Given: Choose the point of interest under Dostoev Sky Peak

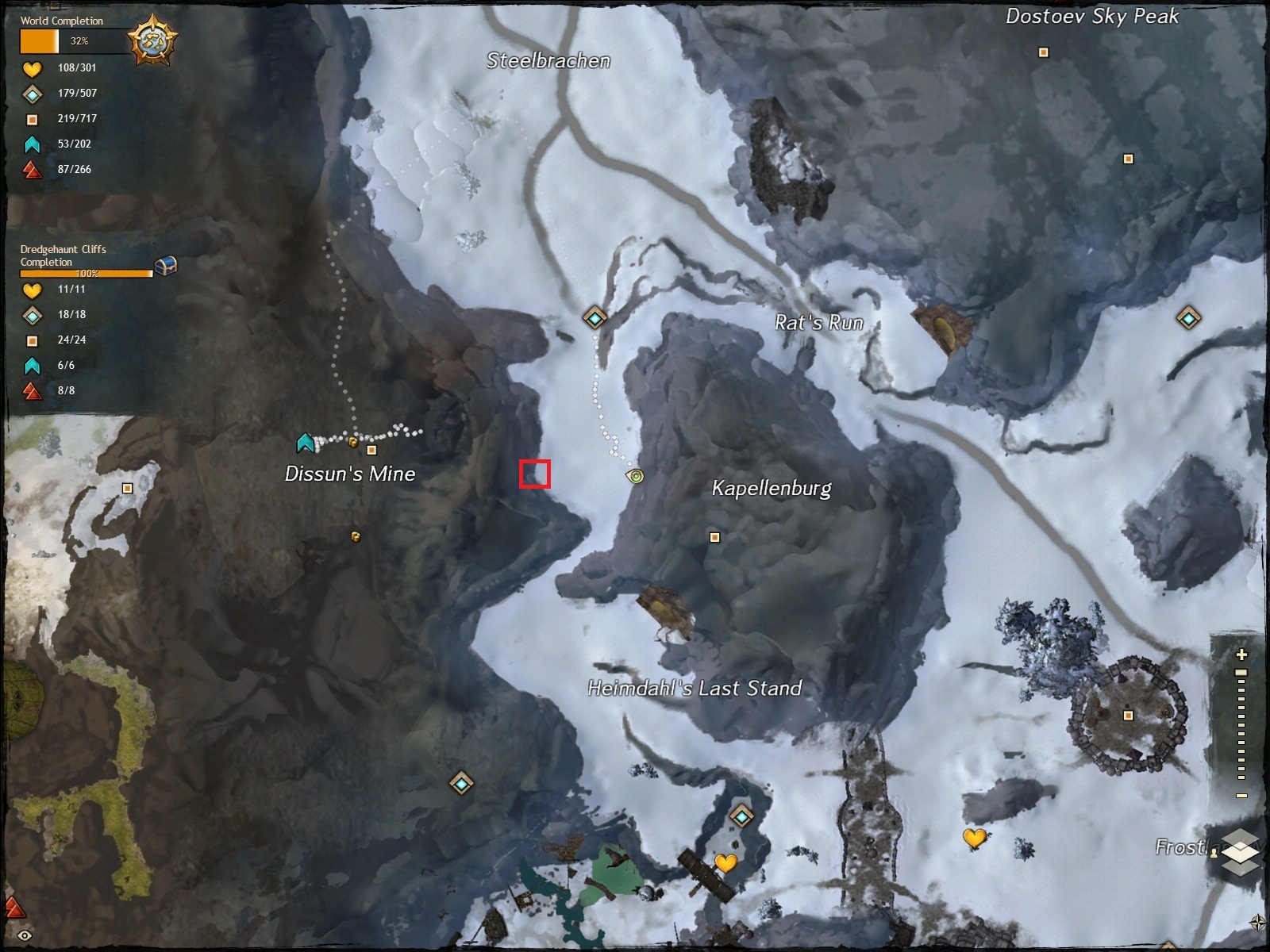Looking at the screenshot, I should point(1044,53).
